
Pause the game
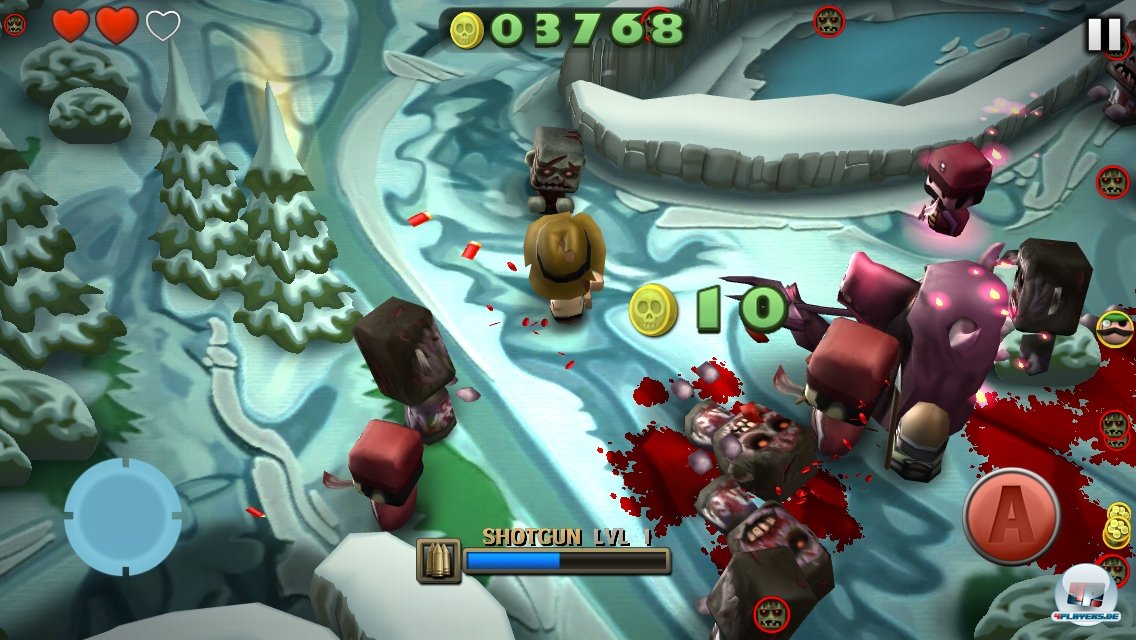pos(1104,35)
